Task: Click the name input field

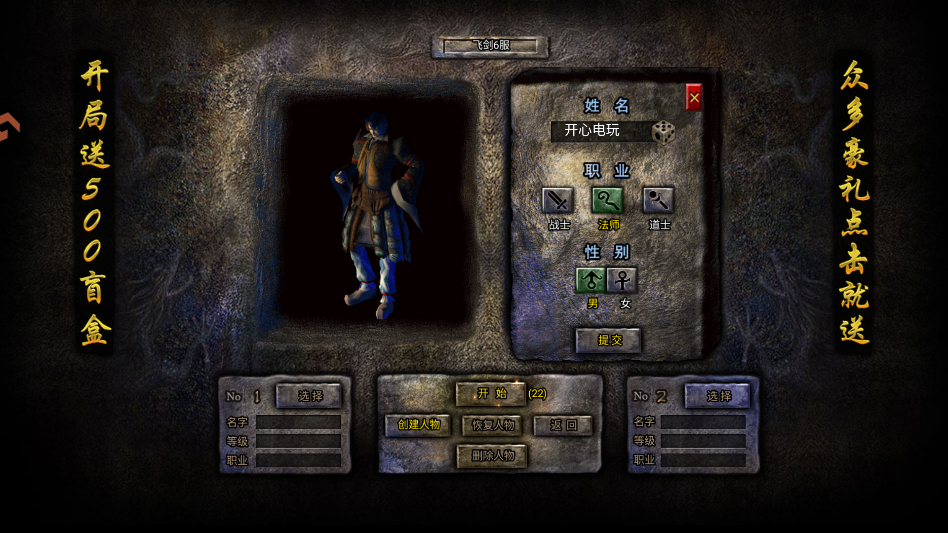Action: [x=600, y=131]
